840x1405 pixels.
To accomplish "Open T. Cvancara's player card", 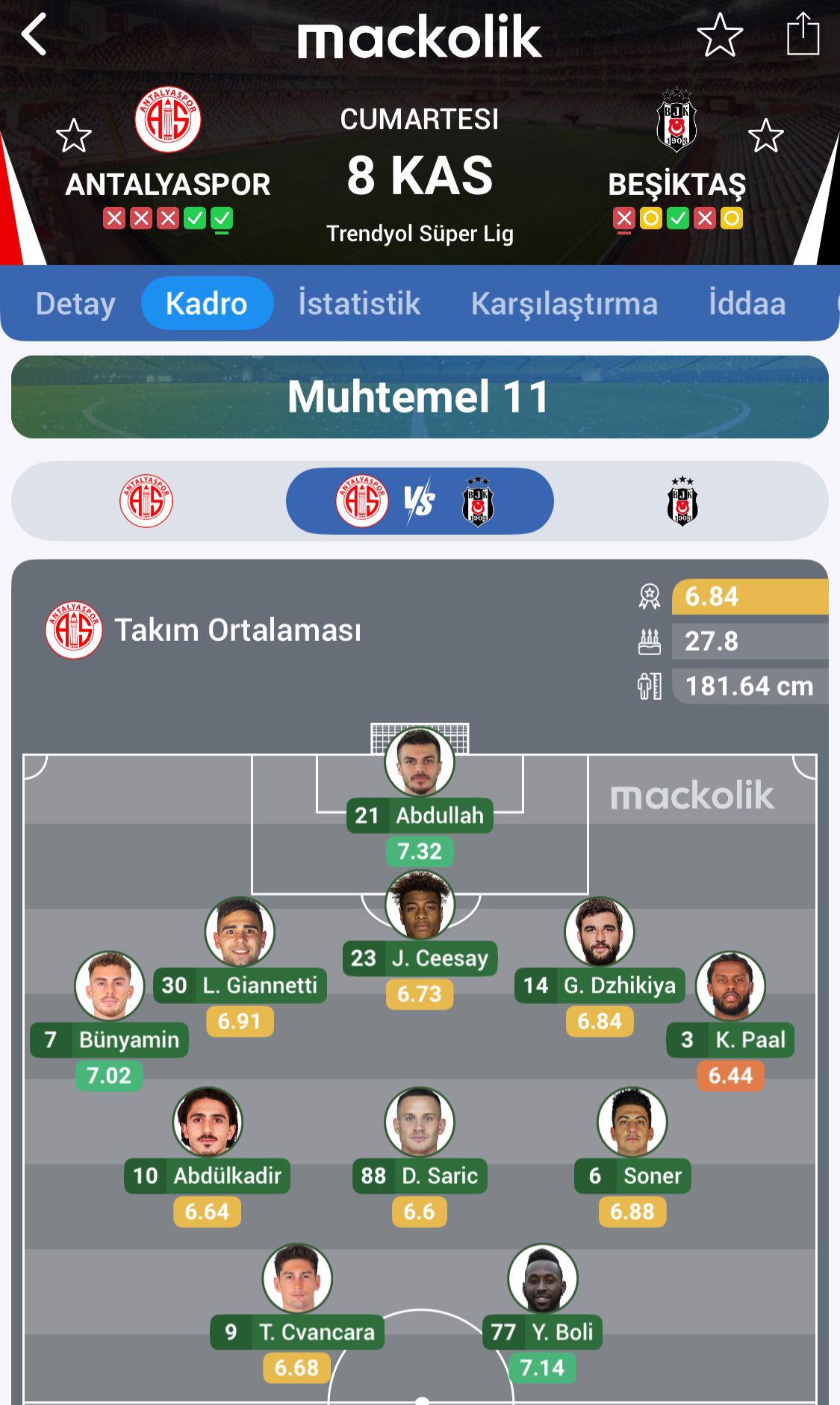I will pyautogui.click(x=297, y=1279).
